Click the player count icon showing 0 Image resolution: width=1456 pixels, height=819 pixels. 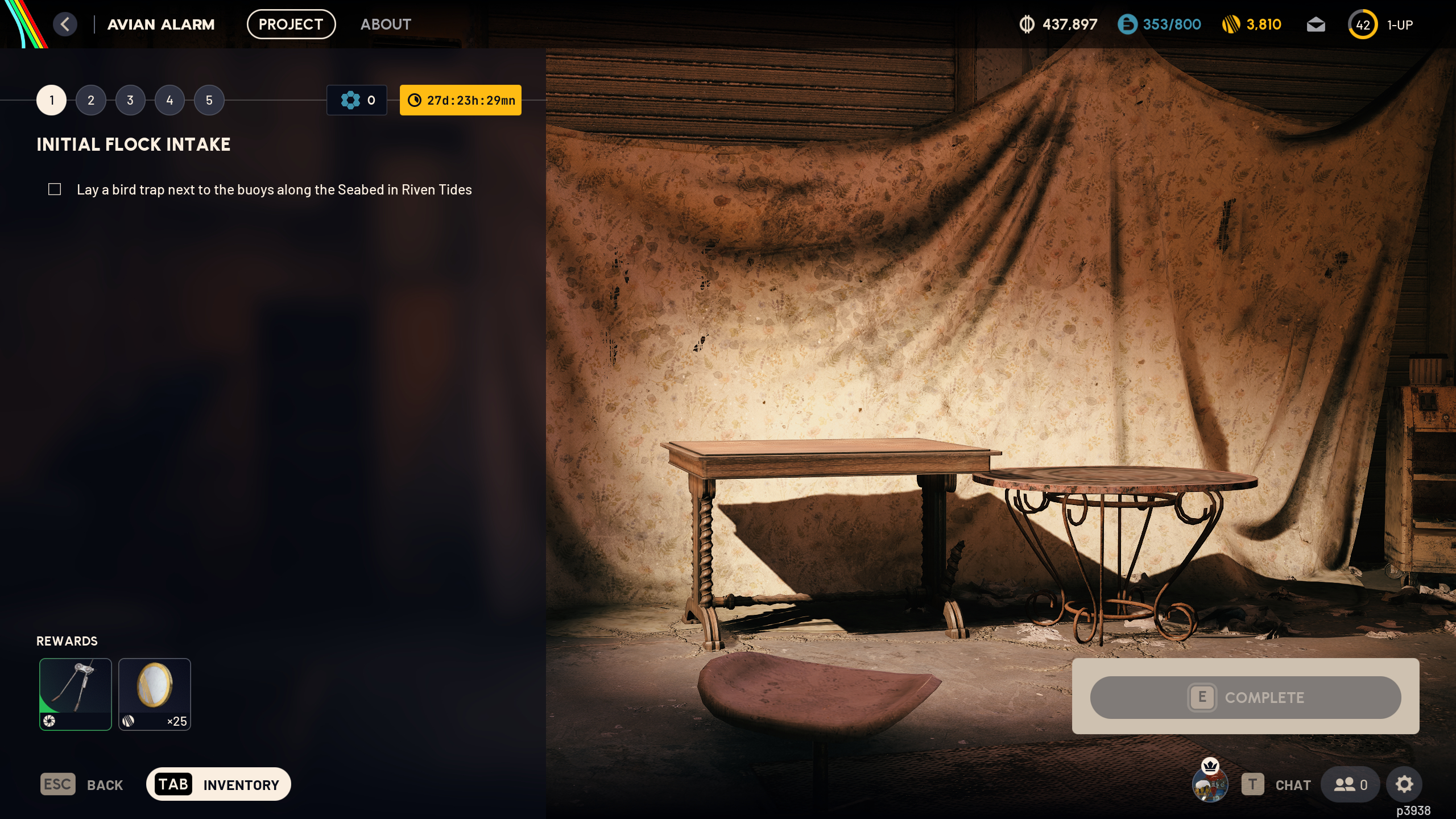[1351, 784]
